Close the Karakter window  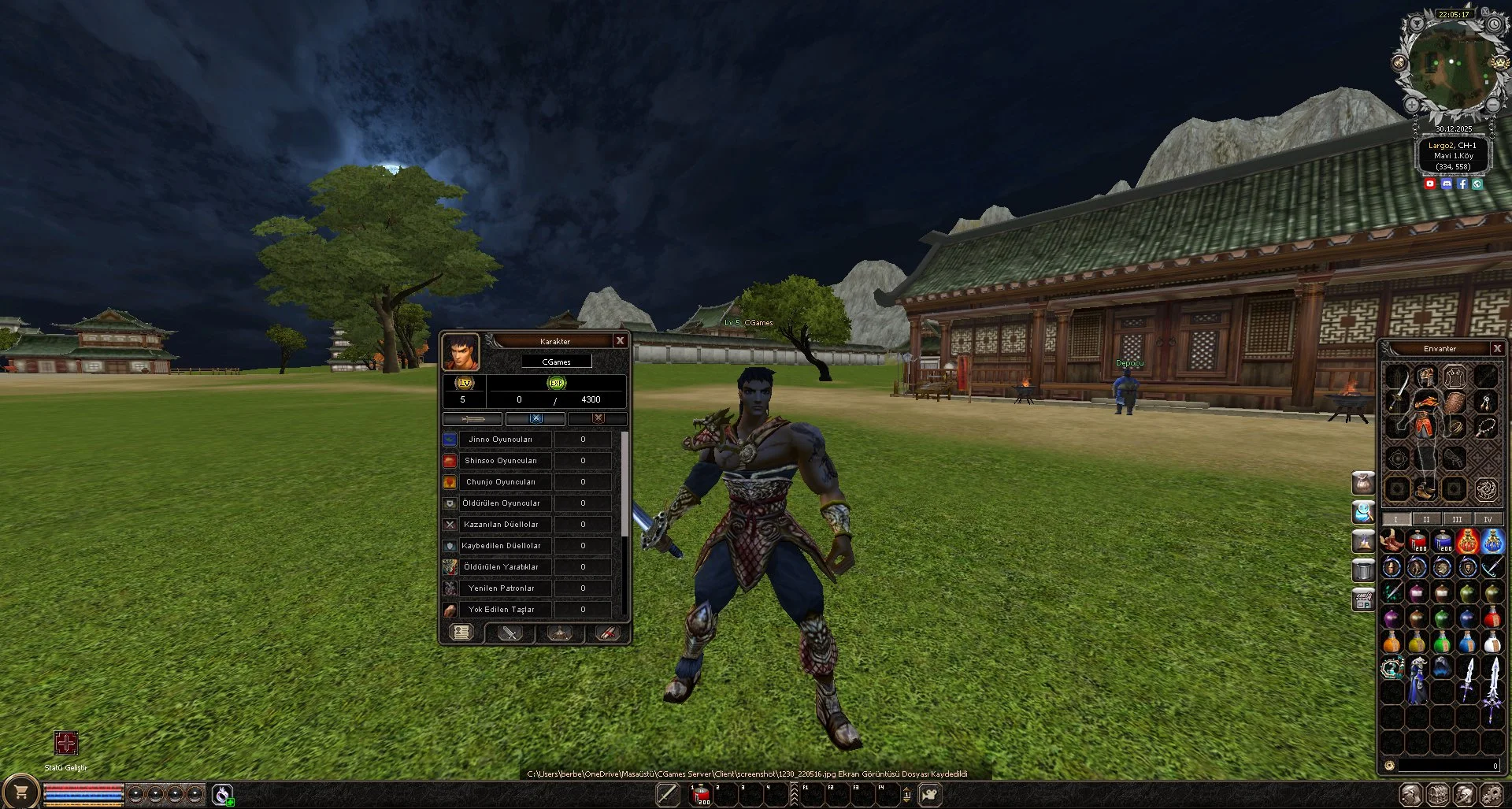(620, 340)
